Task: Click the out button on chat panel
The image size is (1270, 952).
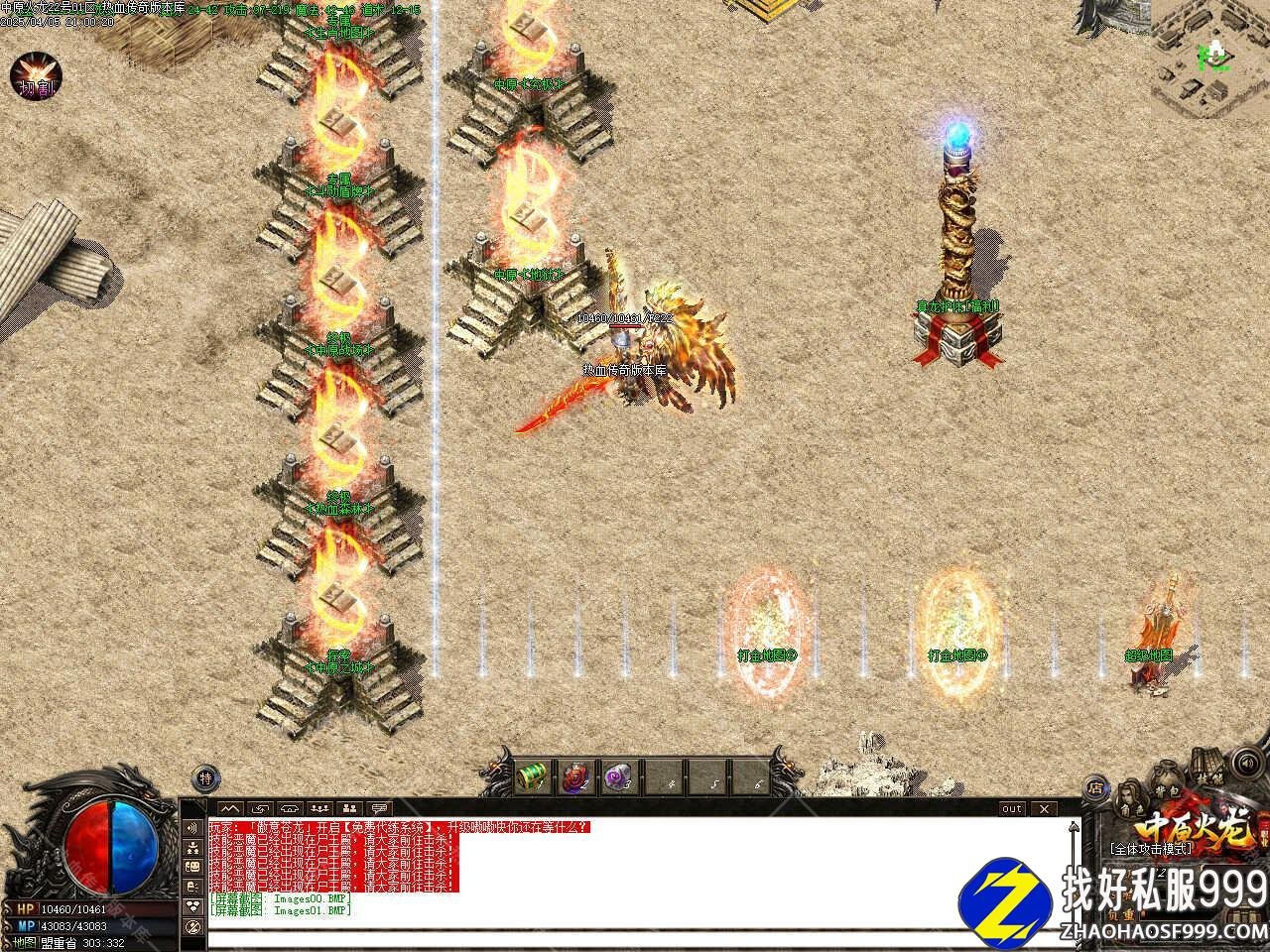Action: pyautogui.click(x=1011, y=808)
